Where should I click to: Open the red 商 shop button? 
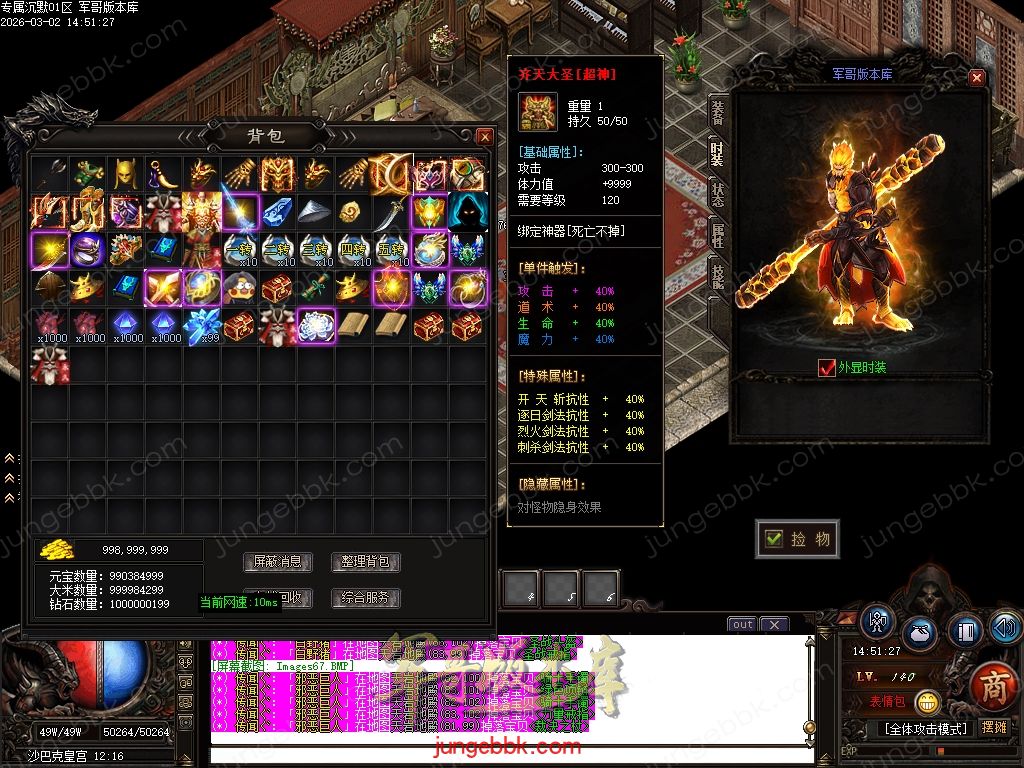(x=993, y=686)
